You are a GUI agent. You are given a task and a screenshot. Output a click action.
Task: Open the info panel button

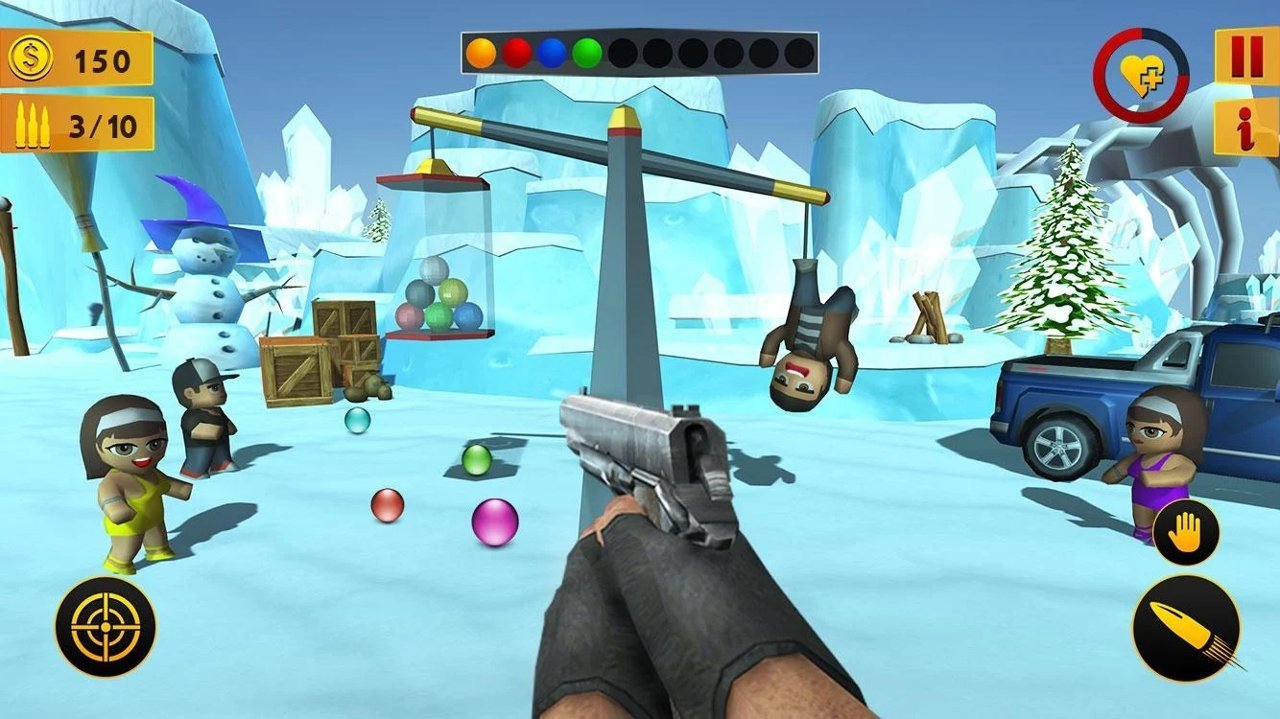(x=1246, y=127)
